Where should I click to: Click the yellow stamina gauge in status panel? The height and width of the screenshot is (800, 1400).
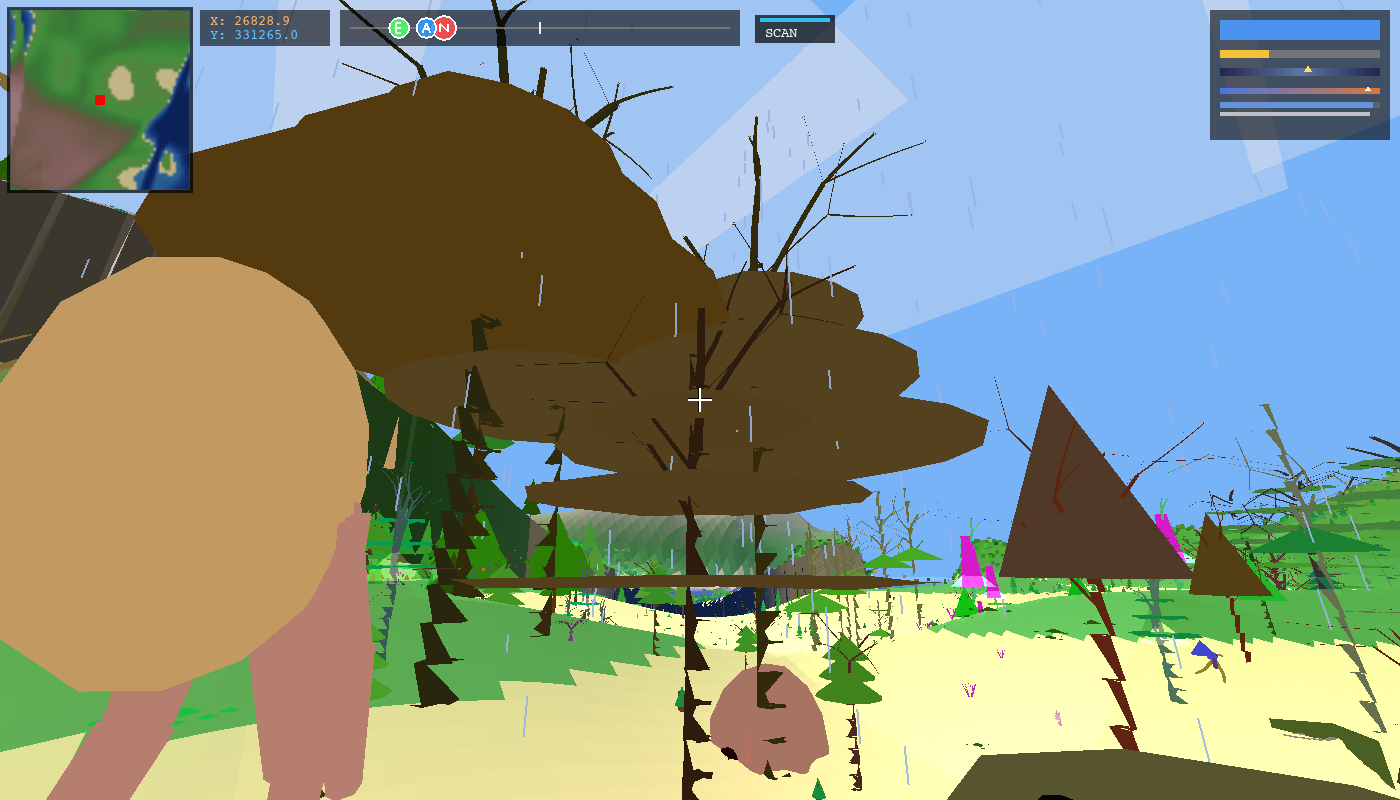tap(1244, 53)
